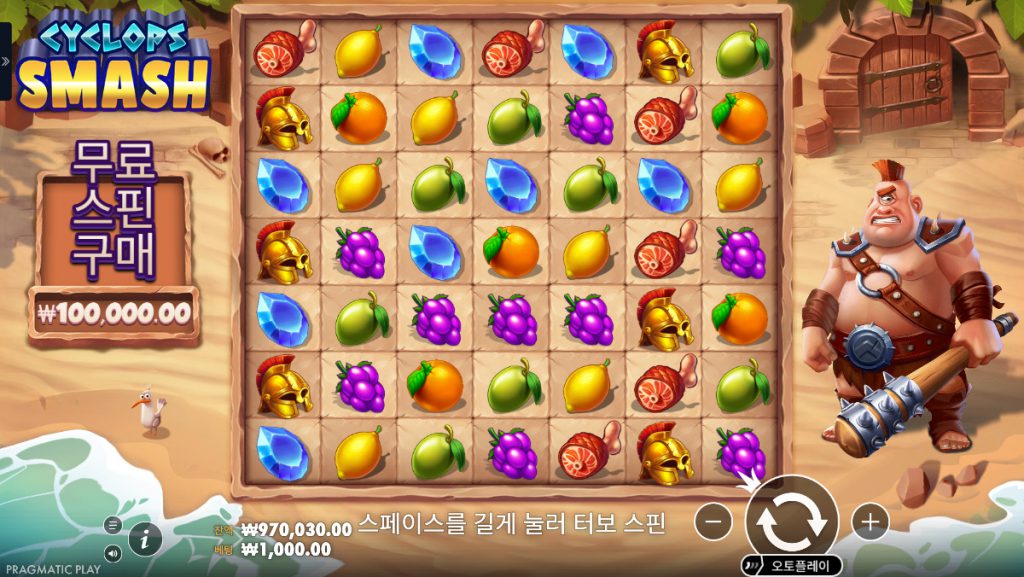Screen dimensions: 1024x577
Task: Open the 오토플레이 autoplay options
Action: (x=792, y=565)
